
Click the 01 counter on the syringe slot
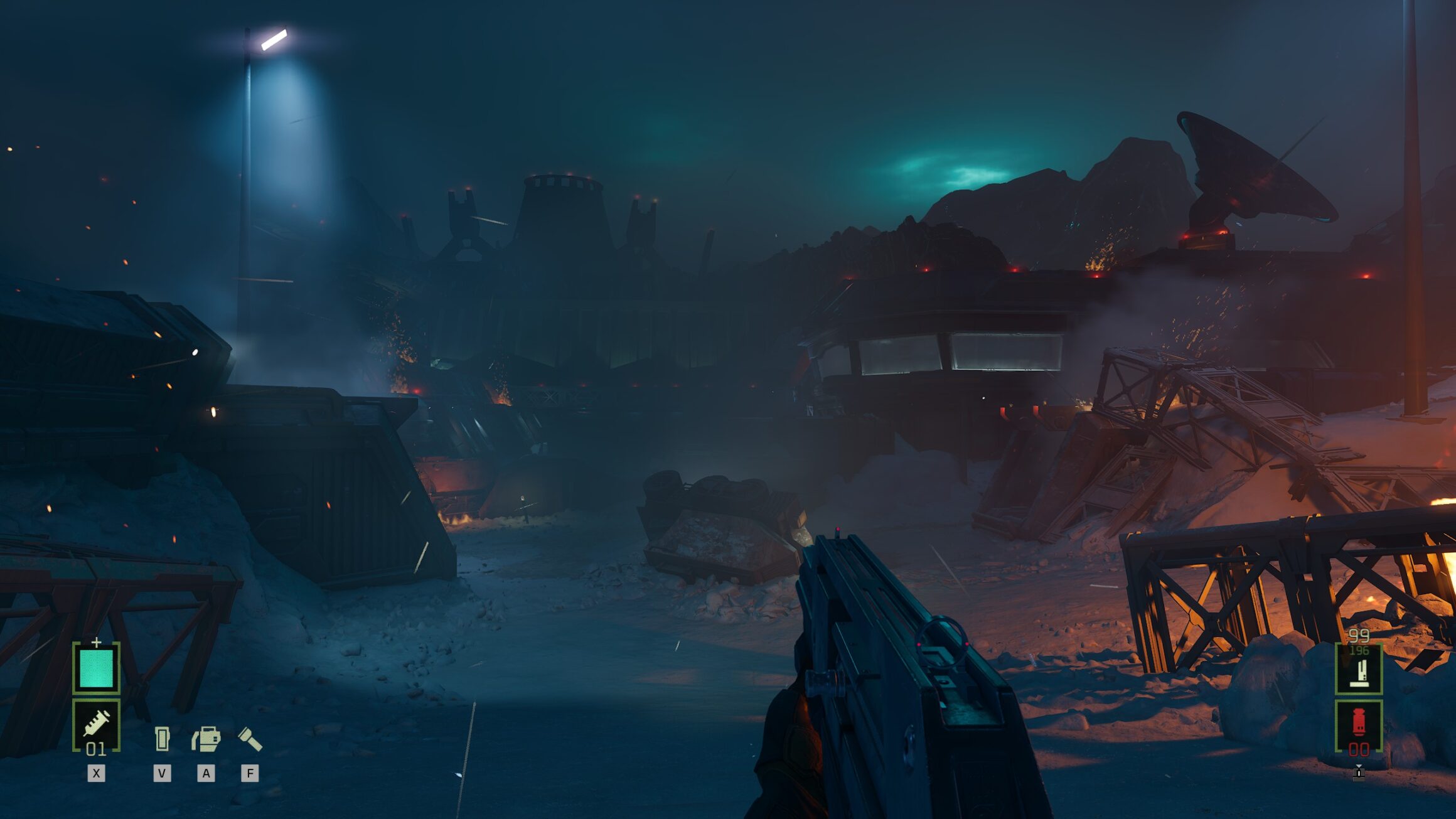click(95, 749)
